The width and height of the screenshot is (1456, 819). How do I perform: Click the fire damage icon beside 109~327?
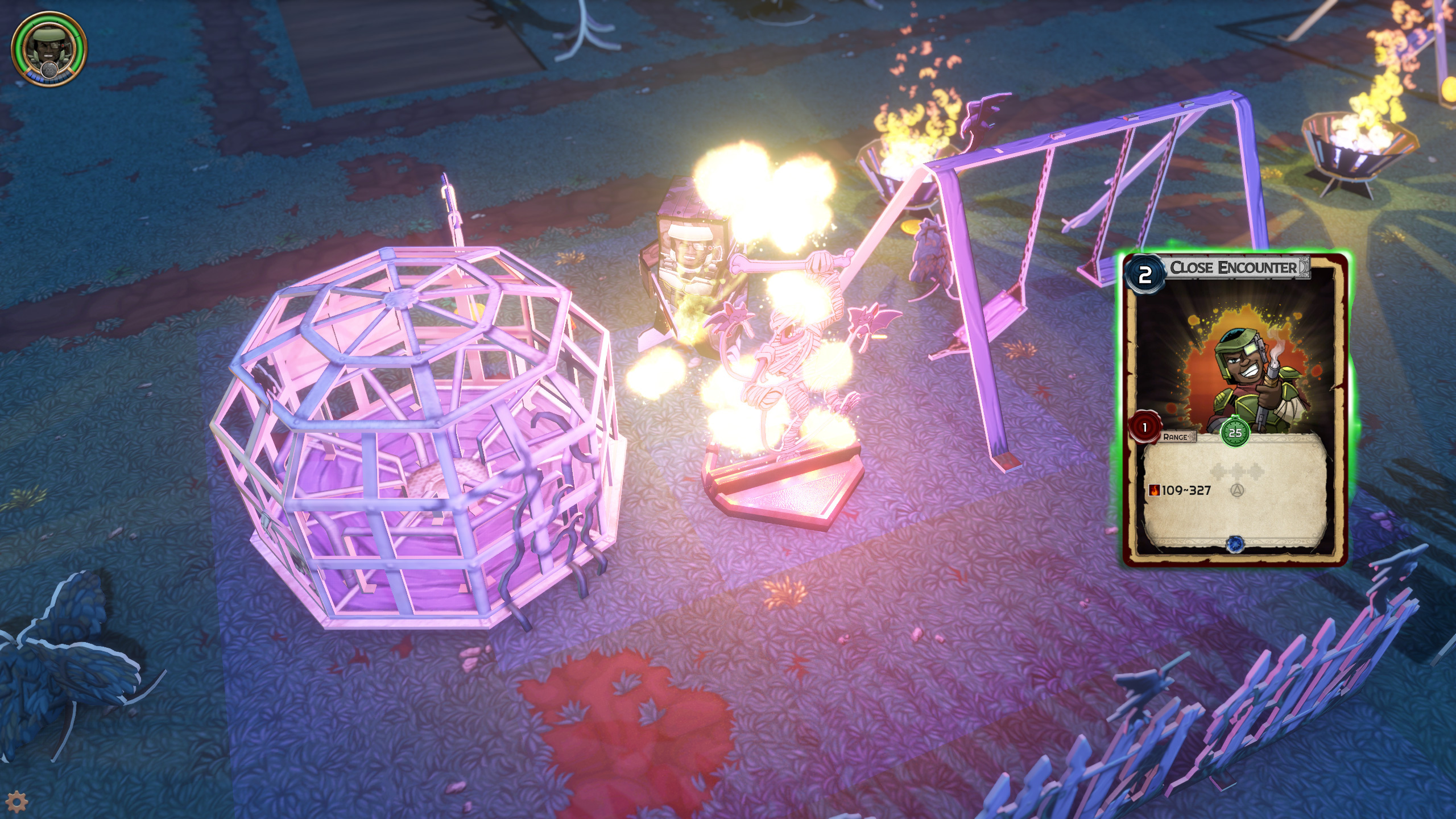pos(1155,490)
